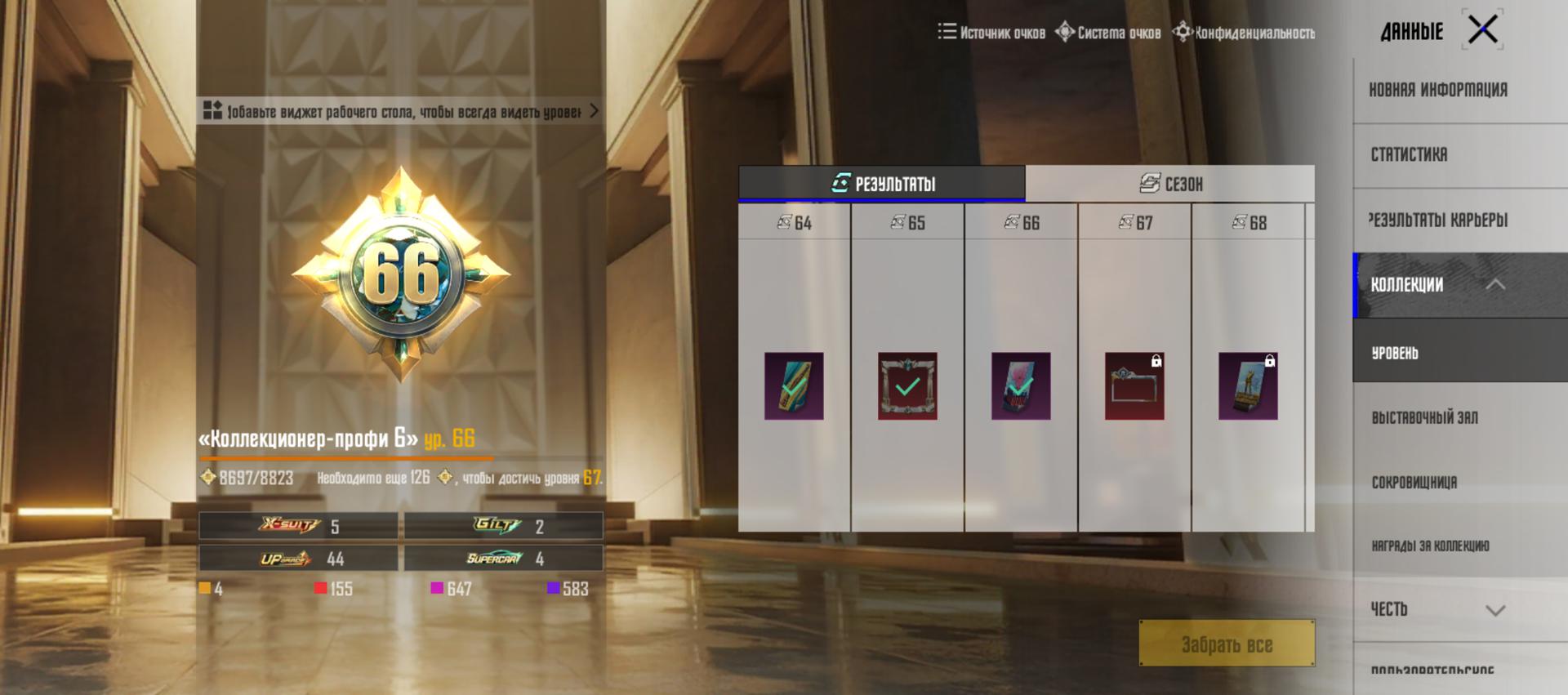Open Конфиденциальность settings
Screen dimensions: 1568x695
1244,33
